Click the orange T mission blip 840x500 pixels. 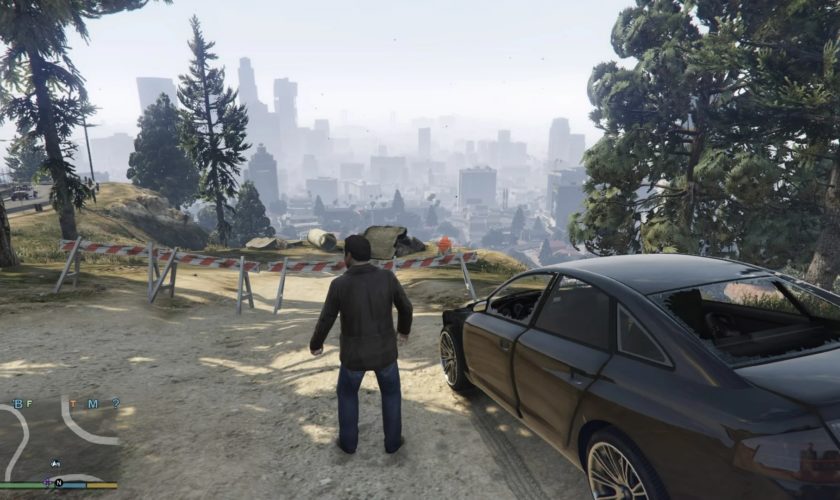[x=72, y=404]
